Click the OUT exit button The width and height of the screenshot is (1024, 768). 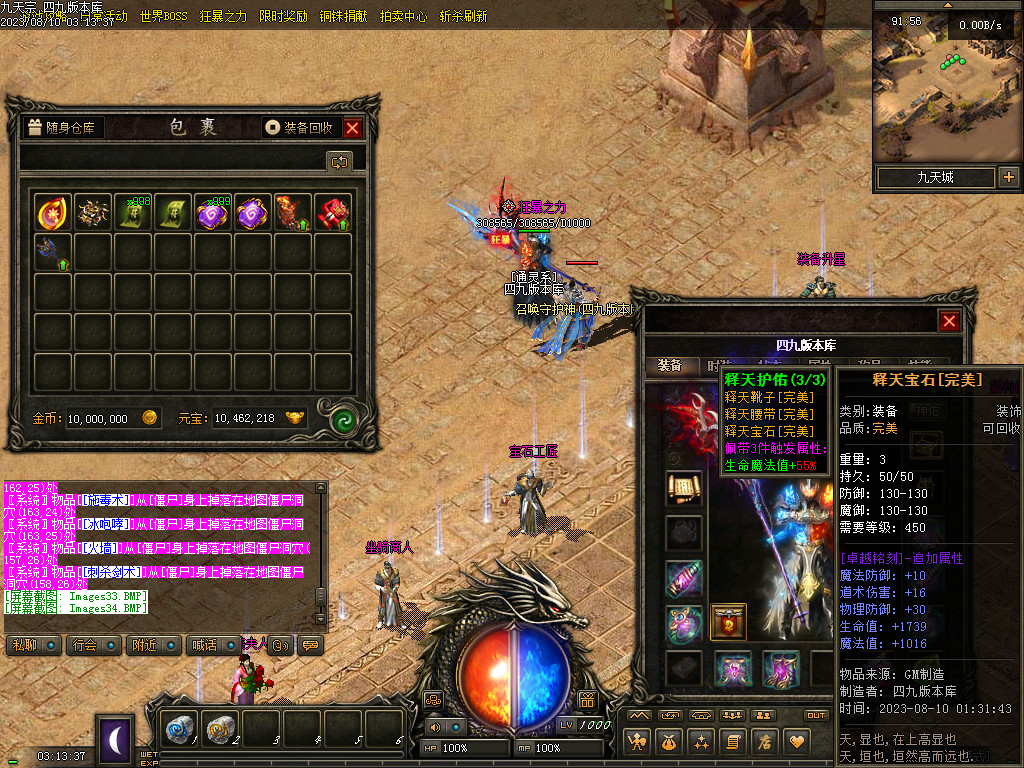pyautogui.click(x=816, y=715)
